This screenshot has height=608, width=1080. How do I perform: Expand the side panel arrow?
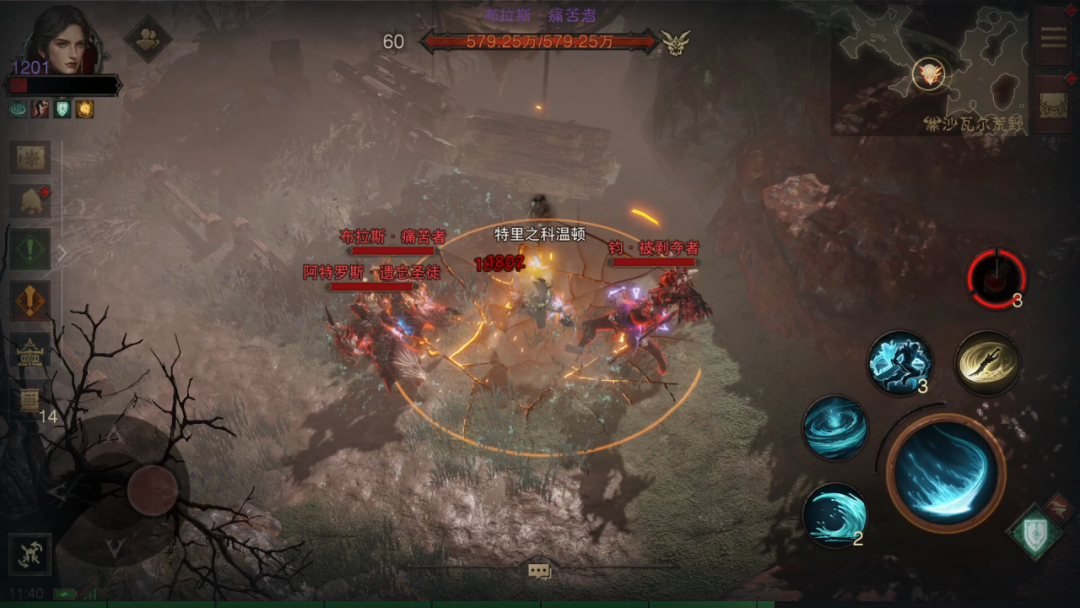61,253
